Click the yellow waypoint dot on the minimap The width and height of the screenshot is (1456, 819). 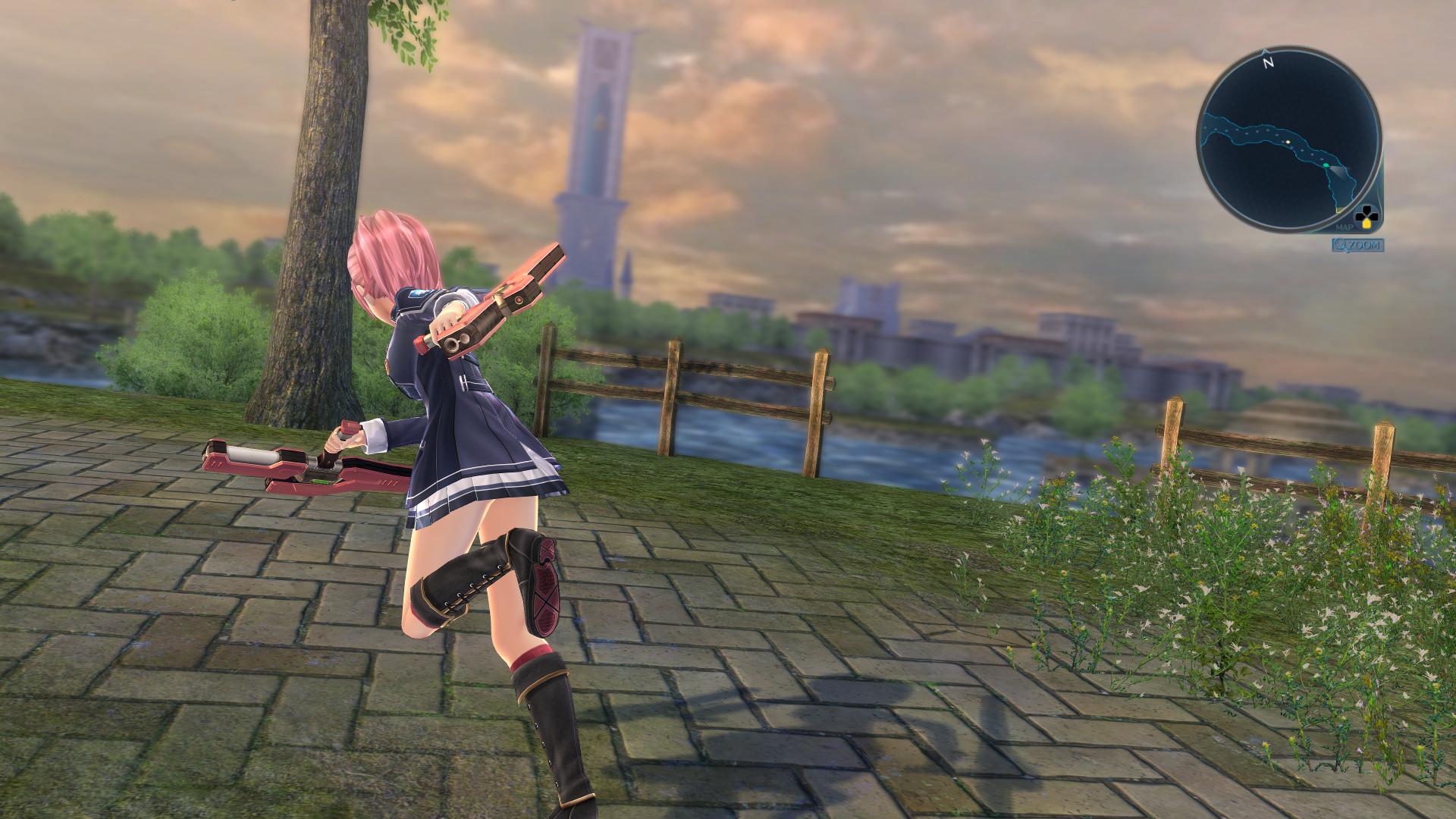point(1288,142)
